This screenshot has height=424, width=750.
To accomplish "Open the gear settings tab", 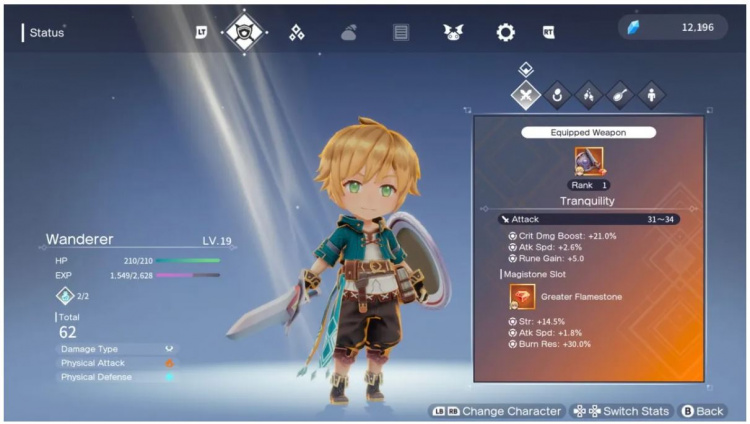I will pos(505,32).
